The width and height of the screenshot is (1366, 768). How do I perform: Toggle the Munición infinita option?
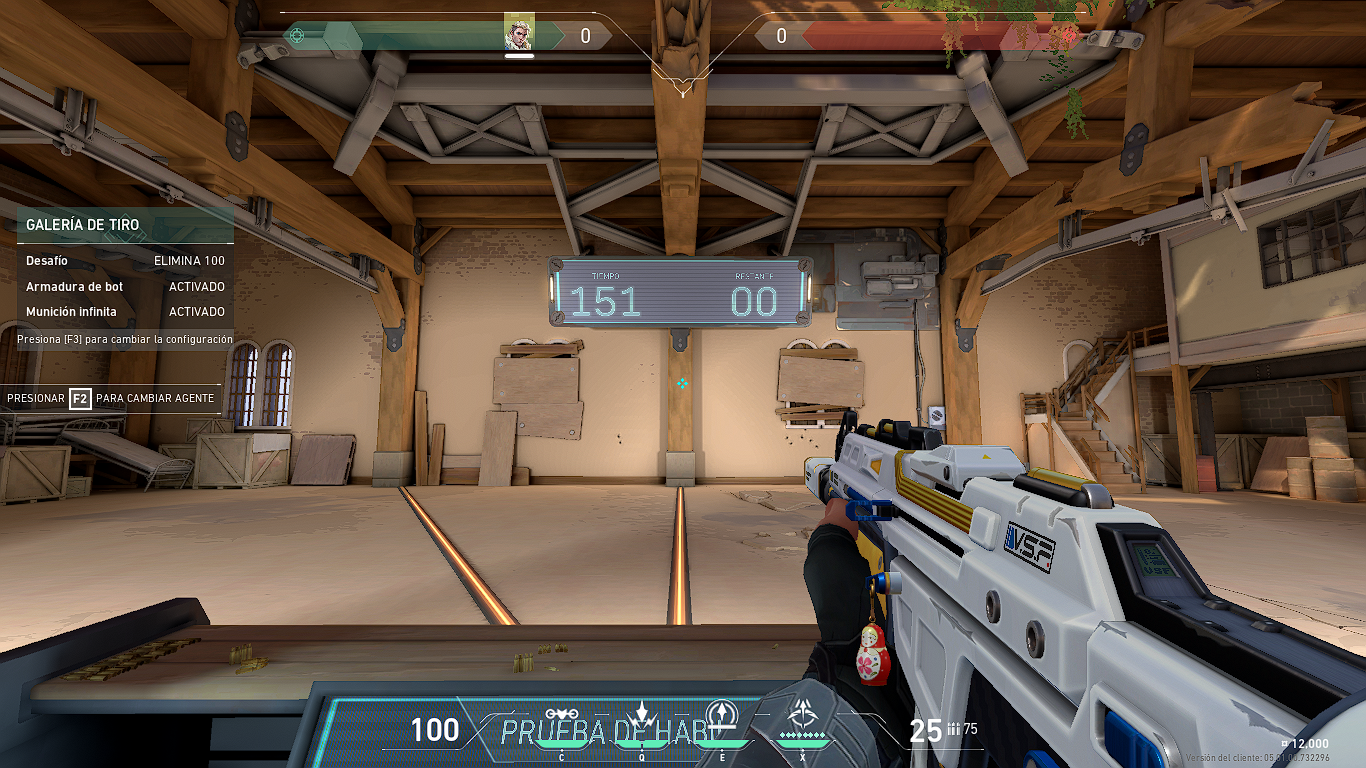125,312
